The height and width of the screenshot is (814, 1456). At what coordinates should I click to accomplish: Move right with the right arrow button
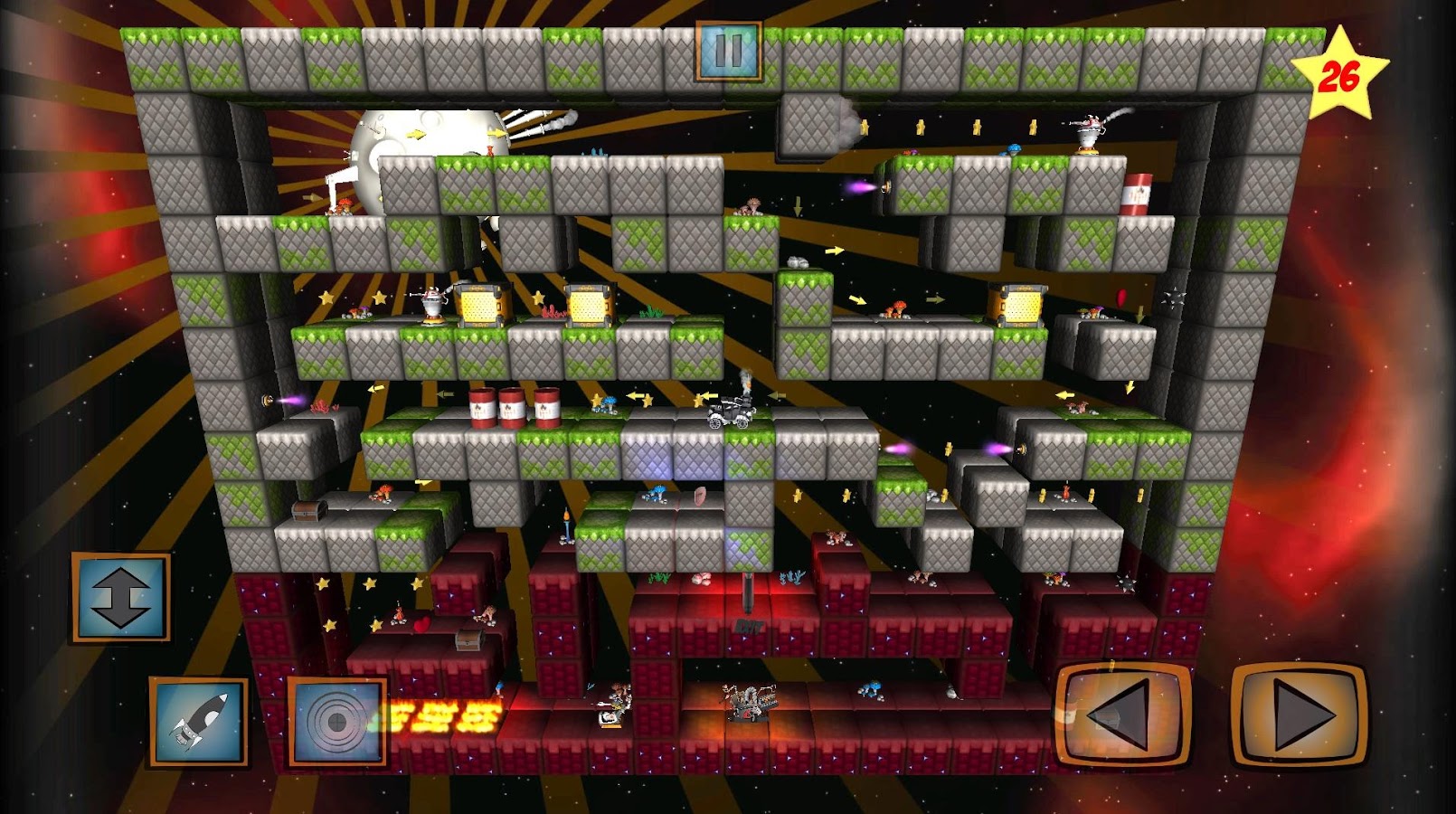[x=1299, y=715]
